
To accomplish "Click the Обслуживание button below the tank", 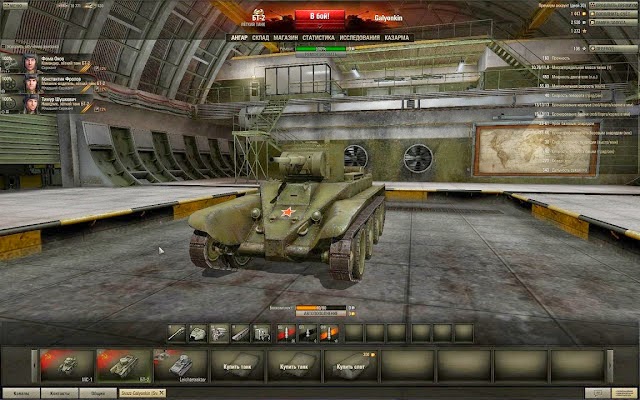I will point(320,314).
